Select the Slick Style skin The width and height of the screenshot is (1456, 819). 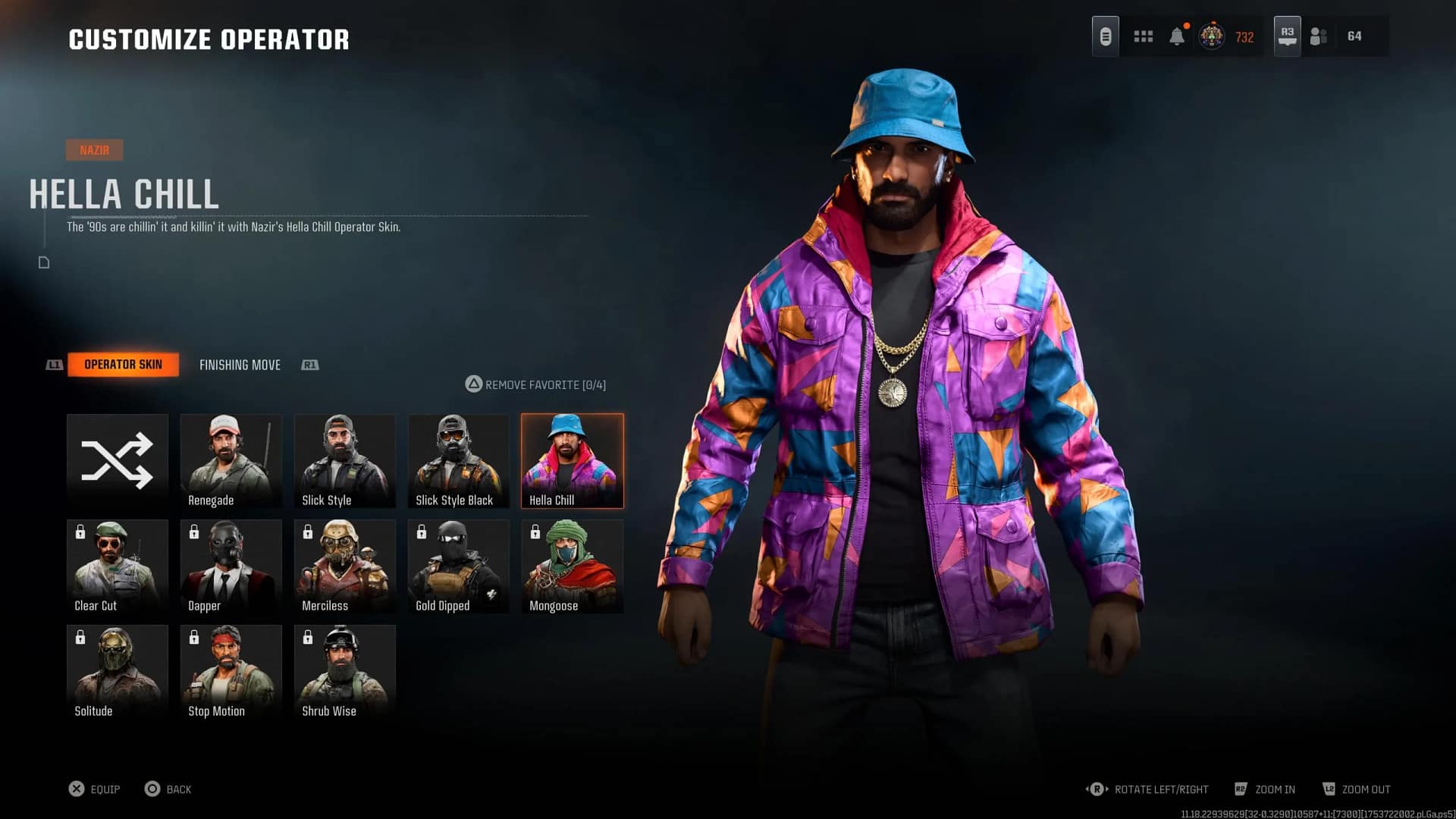pos(344,460)
